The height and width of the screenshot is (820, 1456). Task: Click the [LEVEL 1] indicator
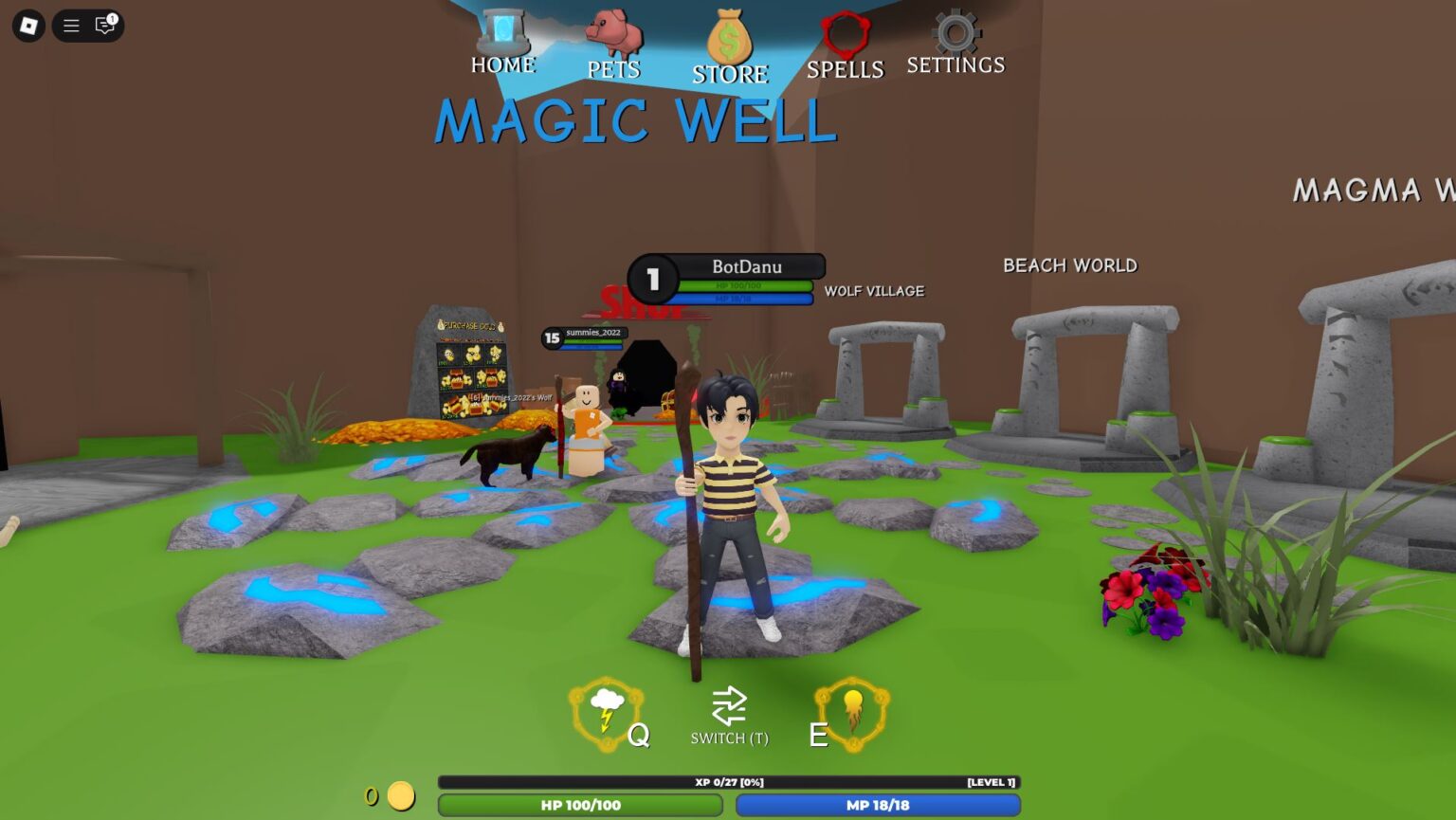[x=990, y=782]
